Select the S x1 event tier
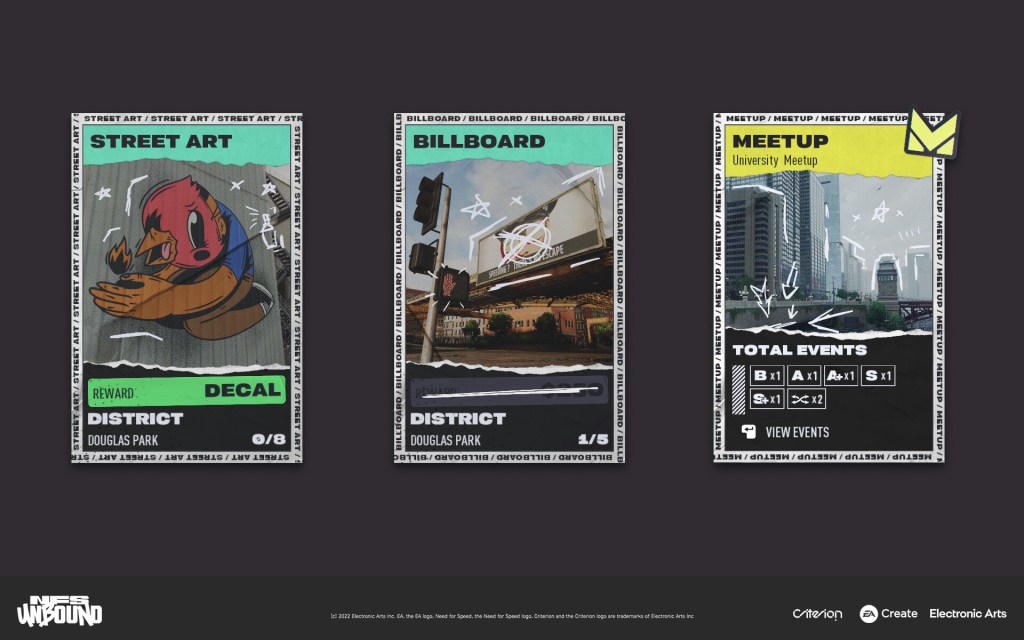This screenshot has width=1024, height=640. click(878, 376)
